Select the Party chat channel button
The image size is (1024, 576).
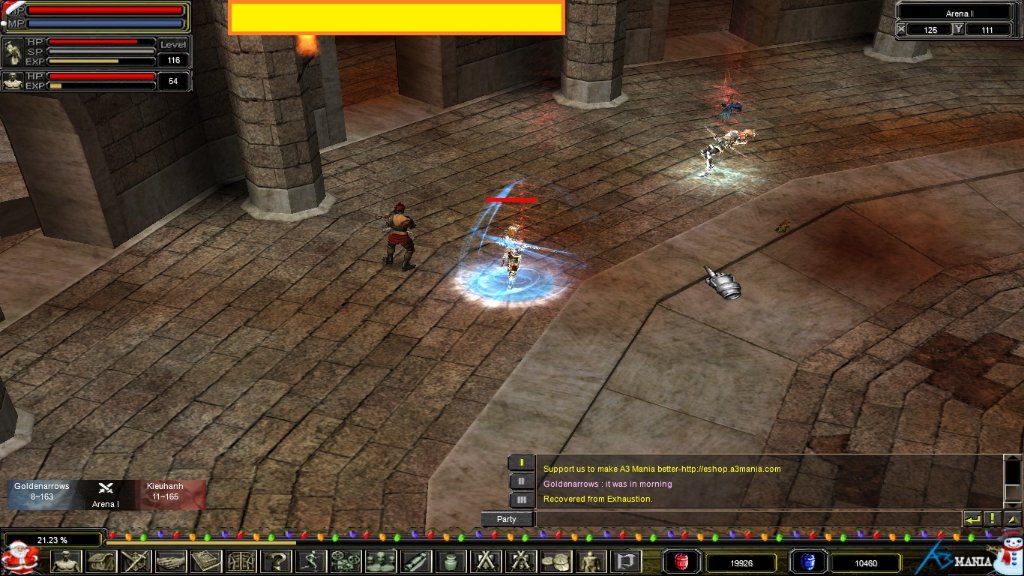pyautogui.click(x=507, y=519)
